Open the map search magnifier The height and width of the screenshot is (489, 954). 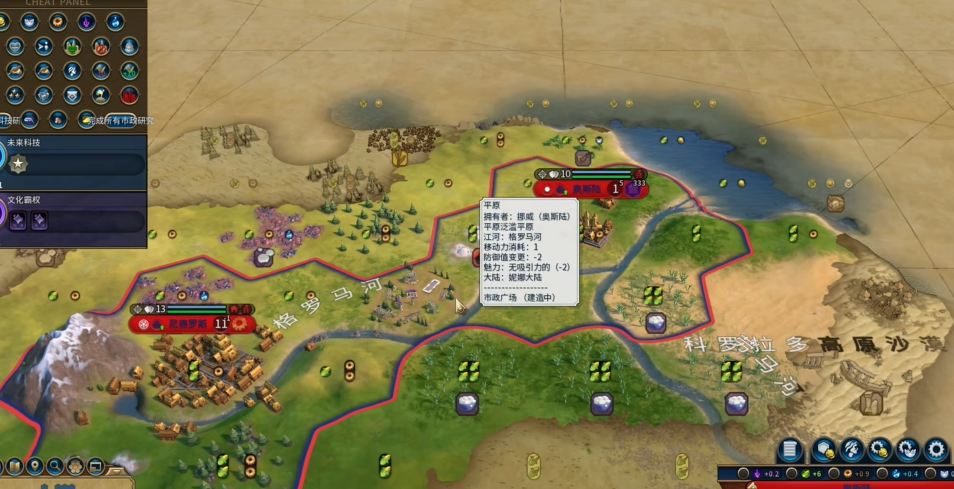point(56,466)
